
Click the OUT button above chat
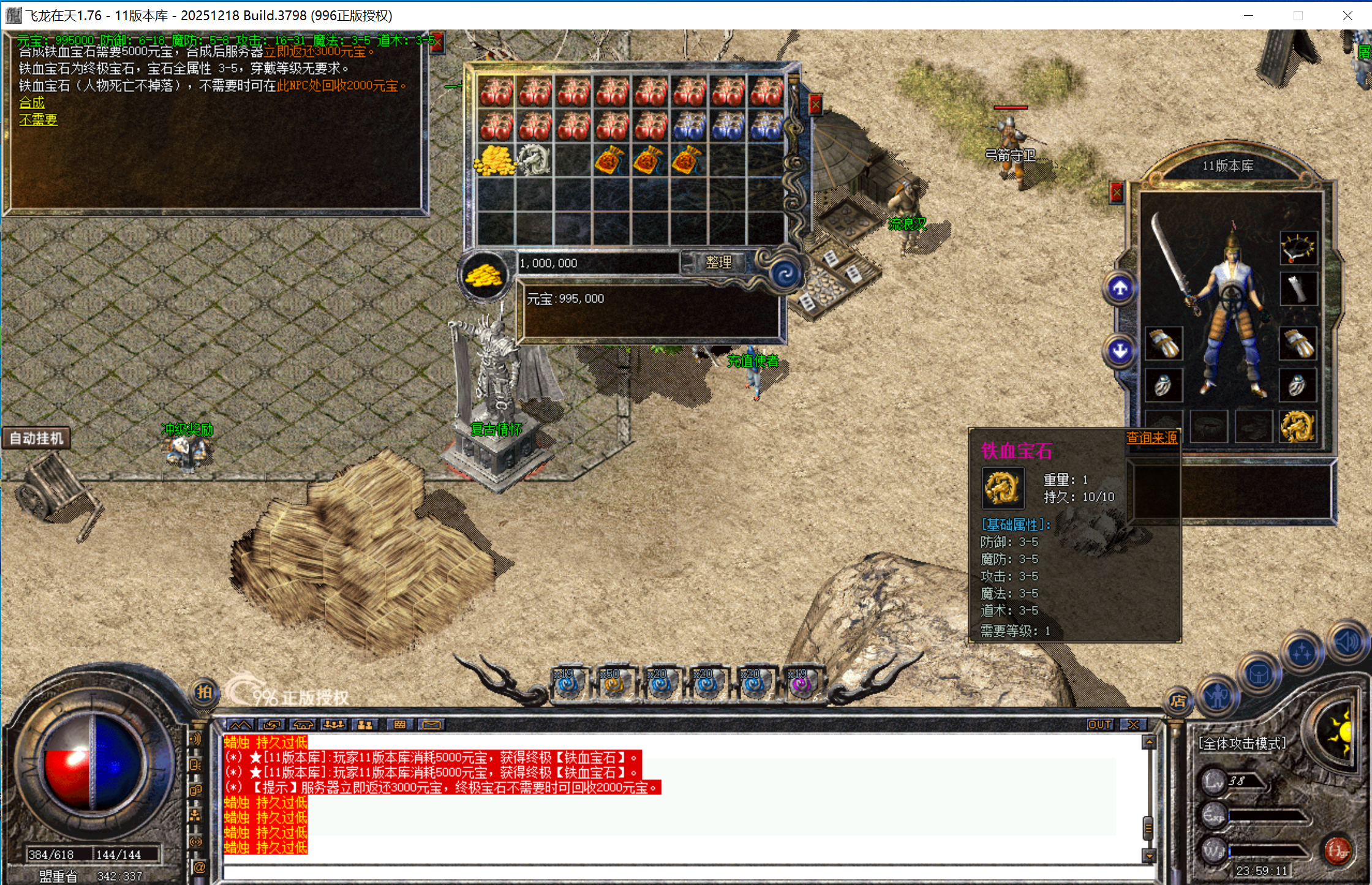[1099, 725]
